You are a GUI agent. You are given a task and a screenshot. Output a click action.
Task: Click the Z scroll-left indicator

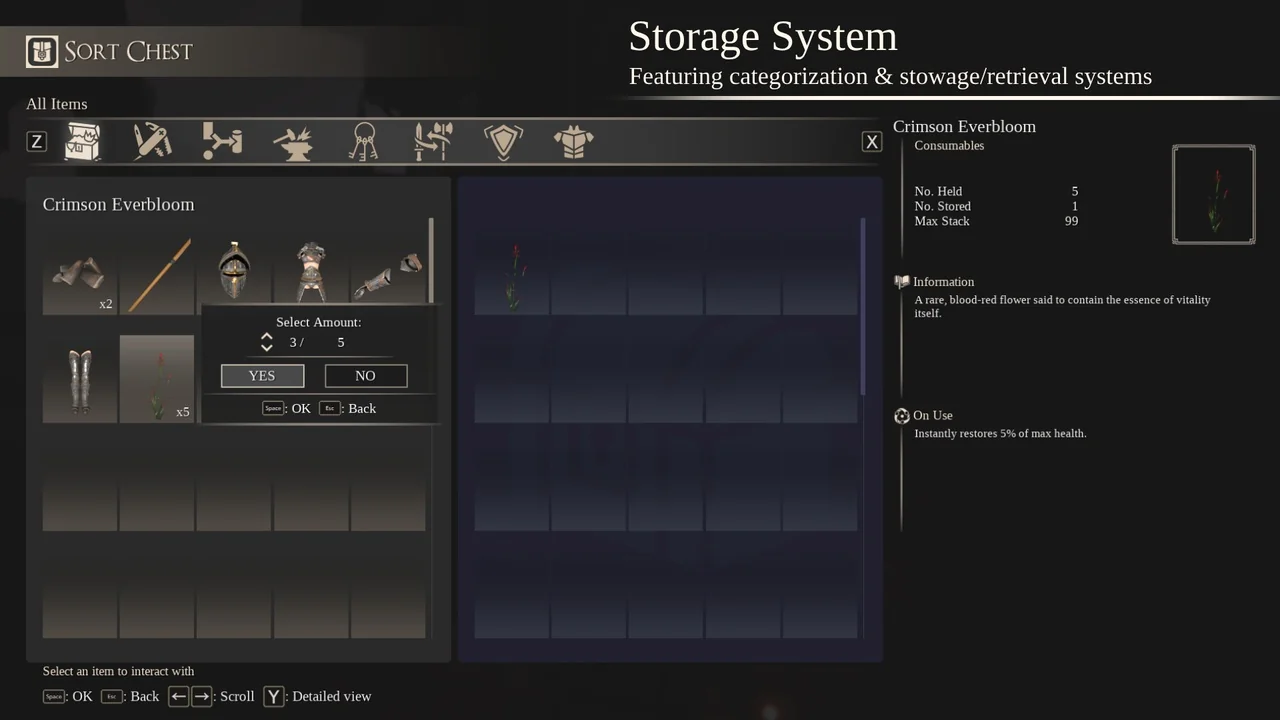[36, 141]
